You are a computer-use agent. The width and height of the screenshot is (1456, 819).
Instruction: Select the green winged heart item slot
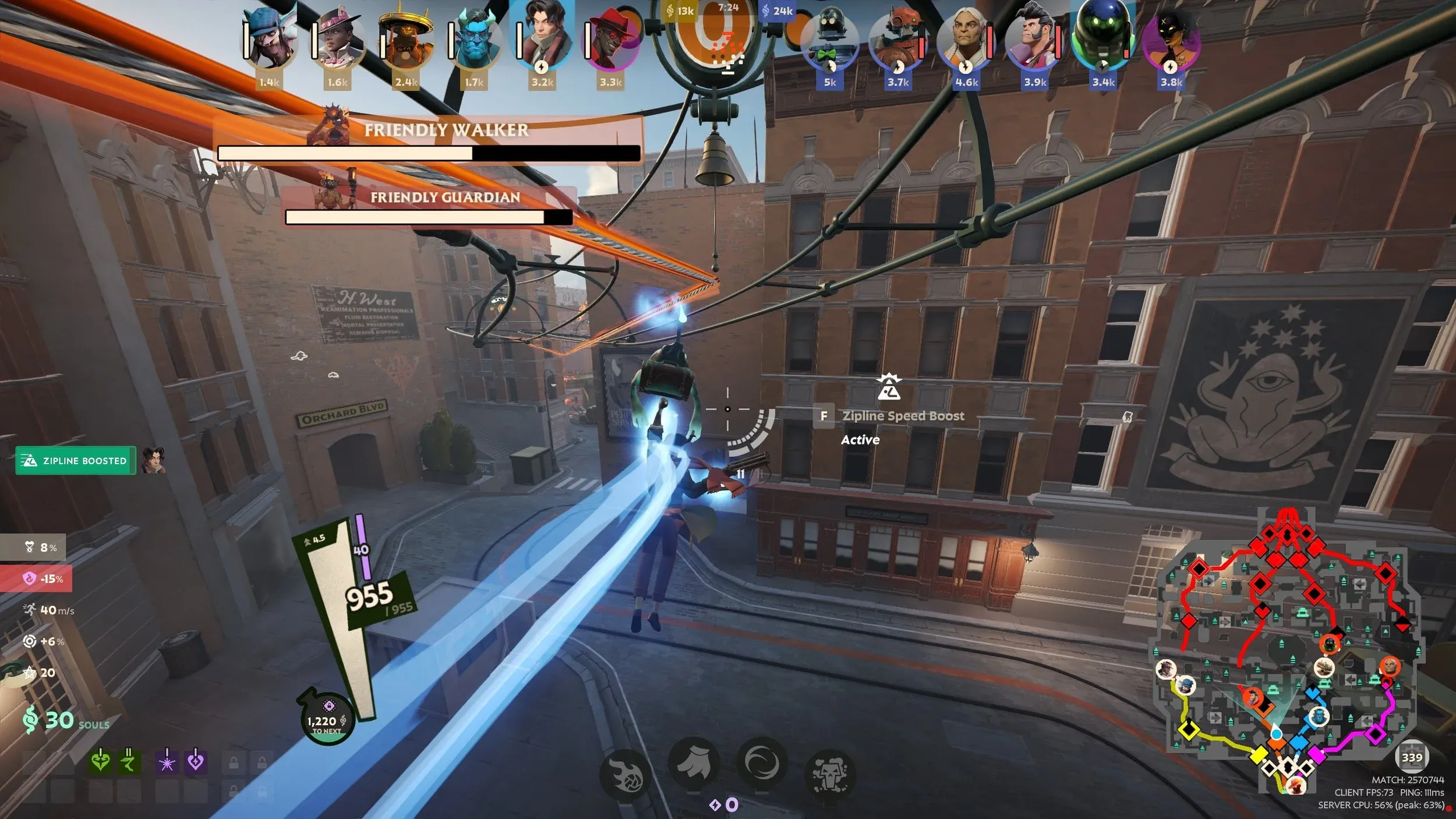pos(100,761)
